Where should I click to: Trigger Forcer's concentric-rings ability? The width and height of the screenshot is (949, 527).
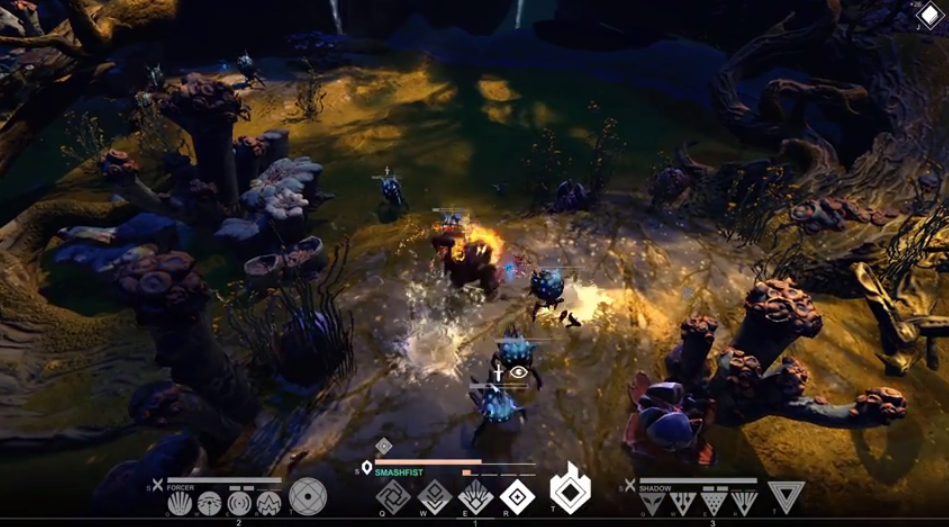pyautogui.click(x=240, y=503)
